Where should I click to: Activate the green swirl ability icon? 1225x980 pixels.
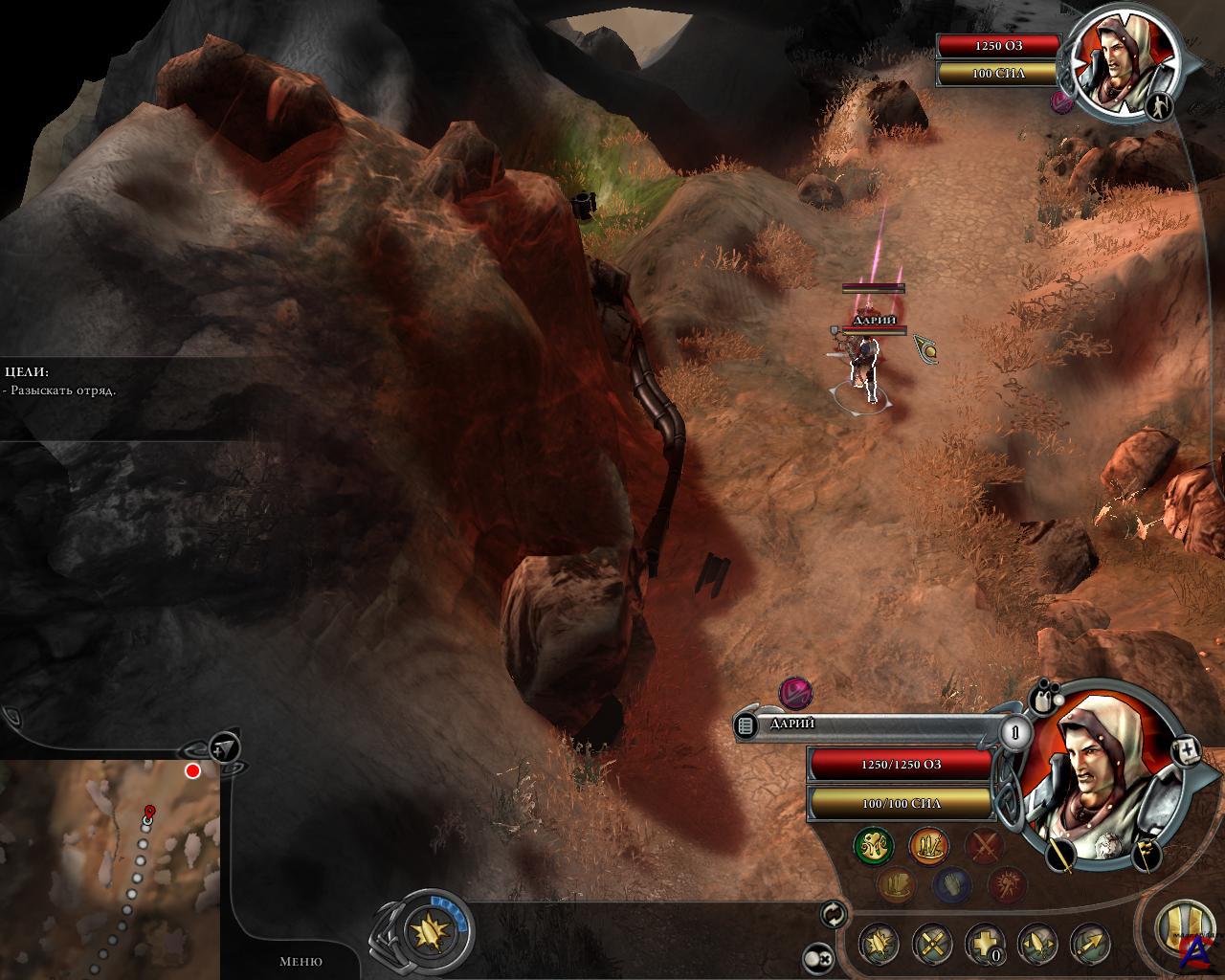(874, 846)
